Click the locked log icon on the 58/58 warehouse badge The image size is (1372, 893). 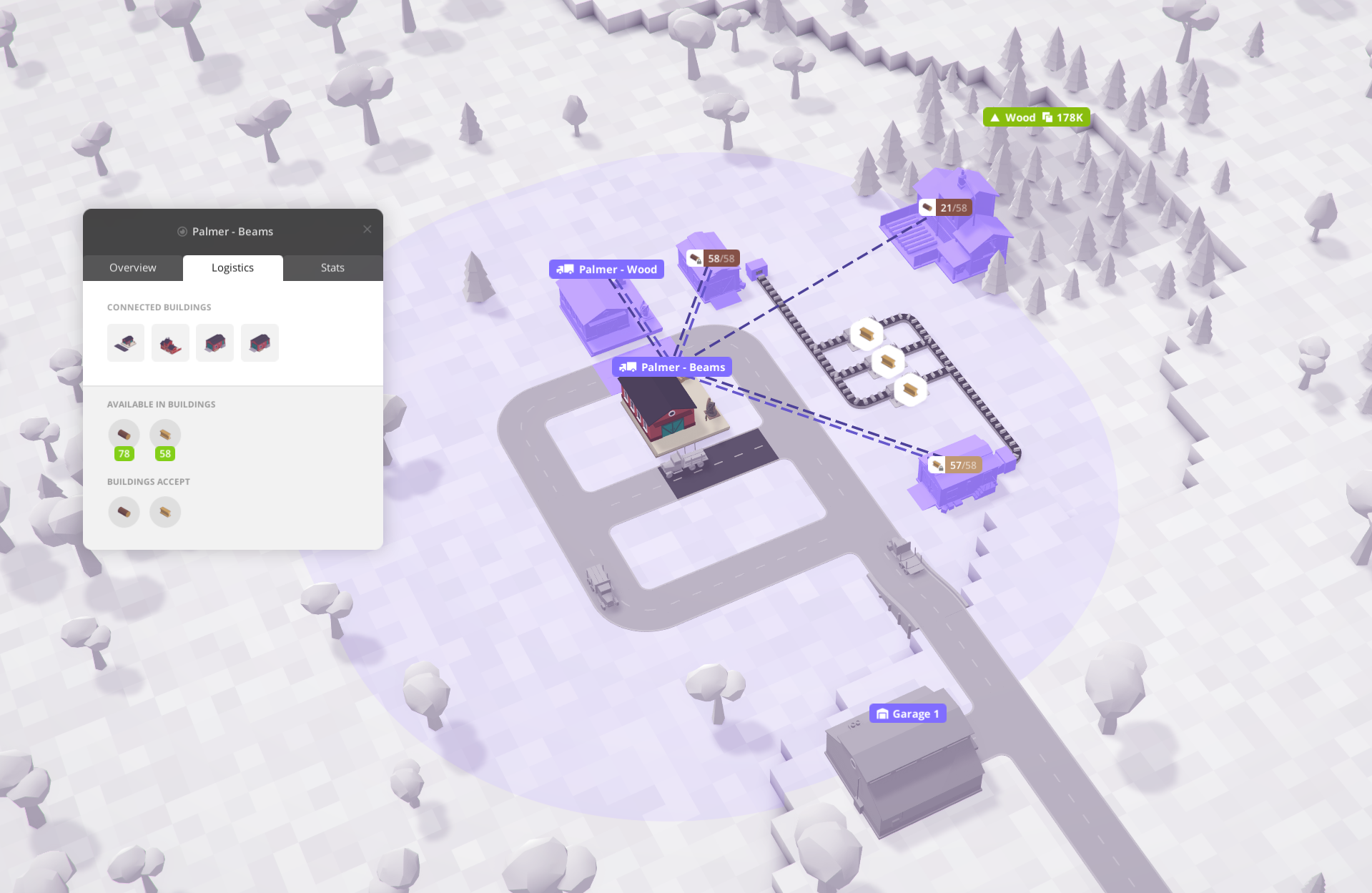pyautogui.click(x=695, y=258)
